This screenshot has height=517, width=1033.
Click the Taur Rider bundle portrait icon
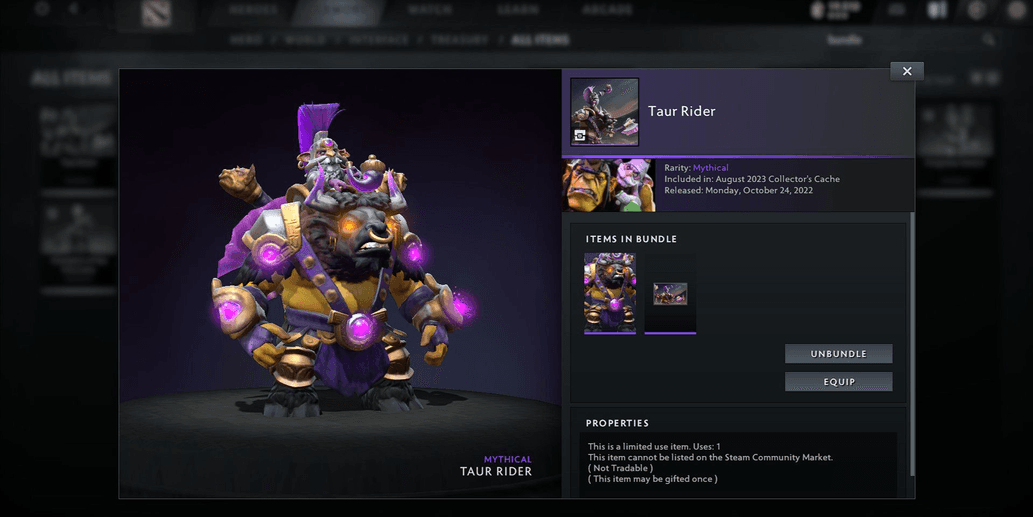coord(604,112)
